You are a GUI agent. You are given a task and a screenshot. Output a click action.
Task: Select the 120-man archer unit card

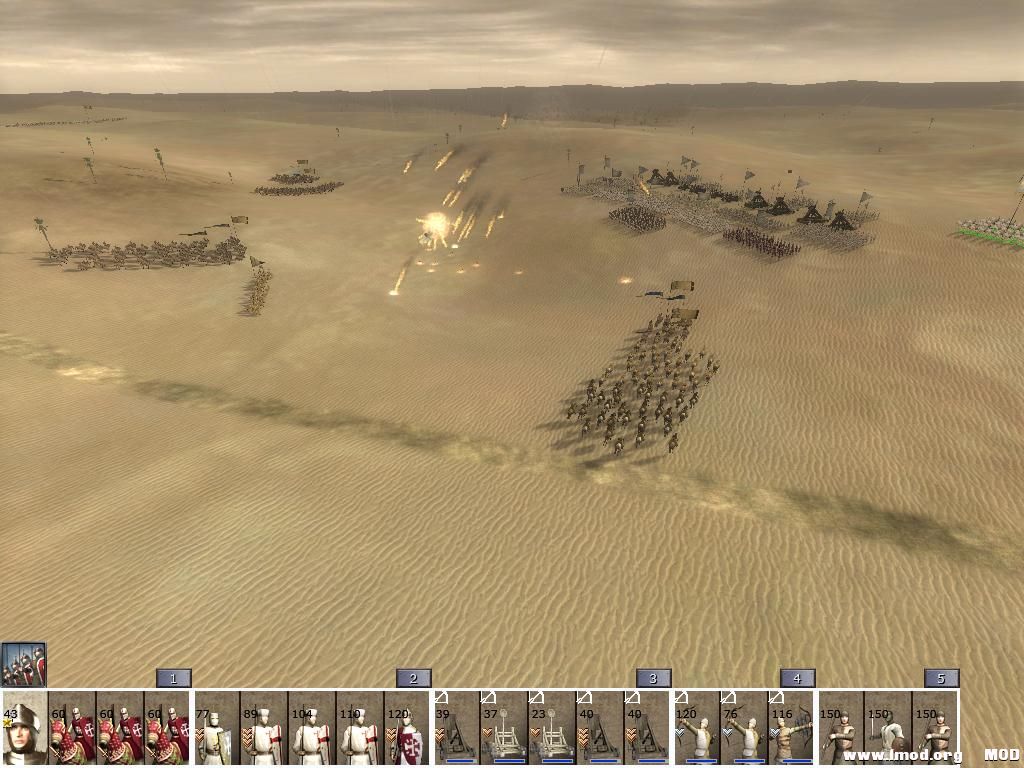tap(696, 728)
